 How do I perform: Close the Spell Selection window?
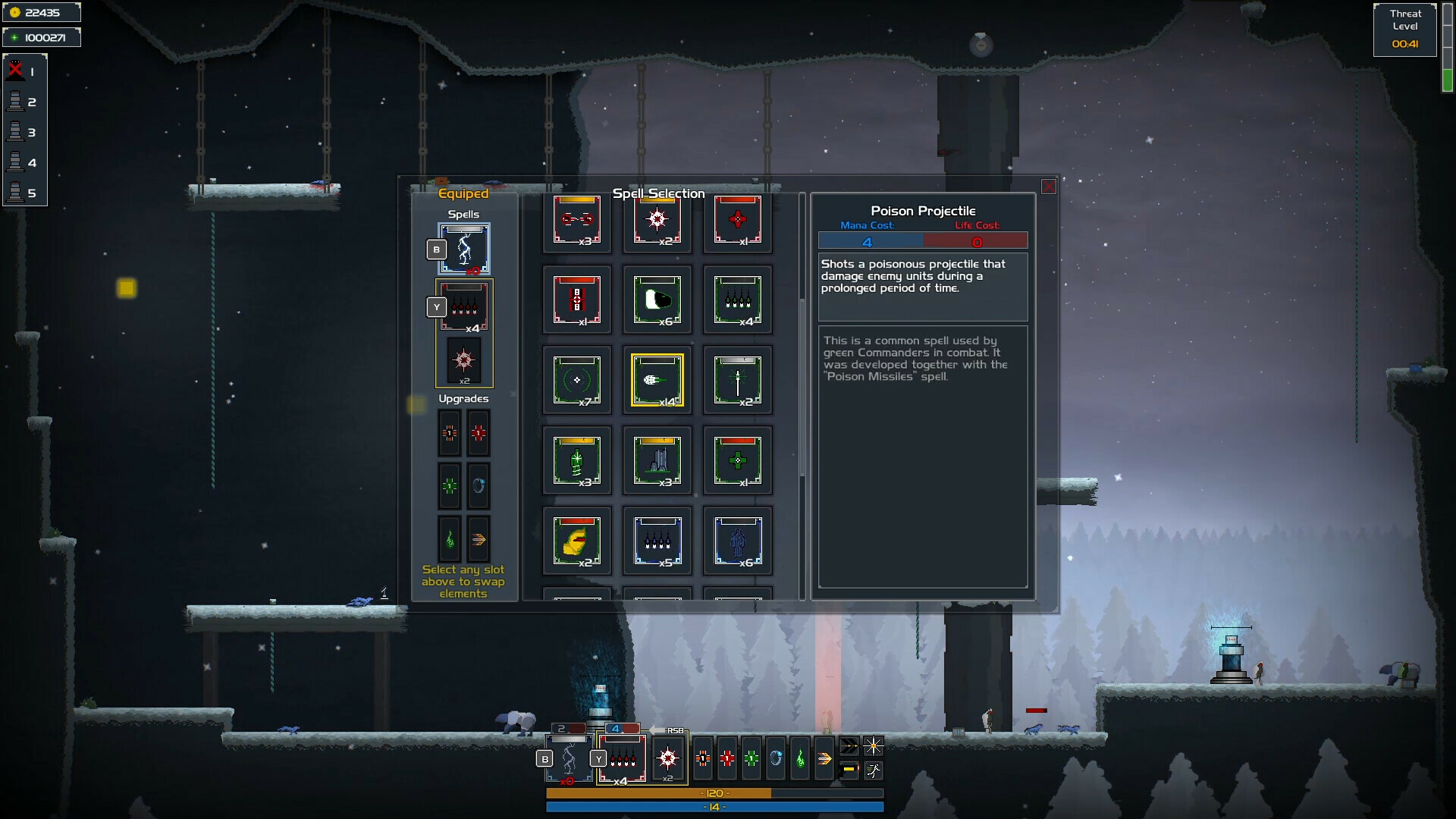(1048, 187)
